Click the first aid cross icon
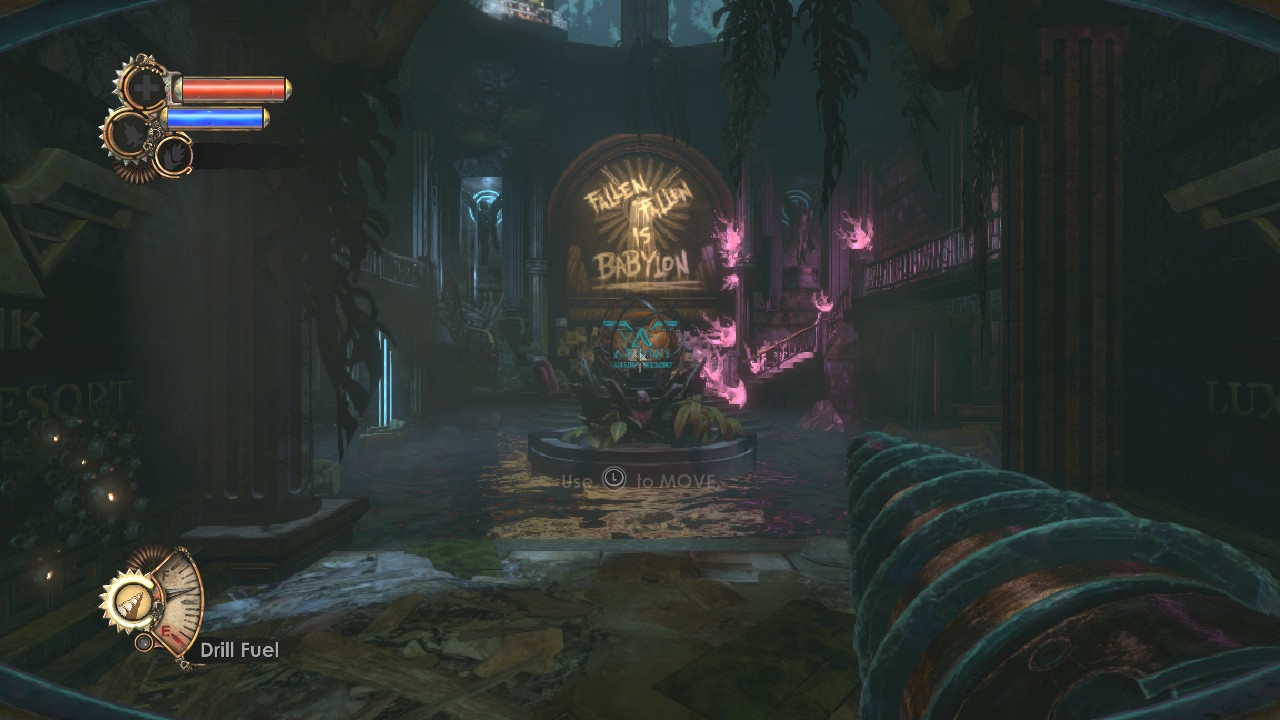This screenshot has width=1280, height=720. pyautogui.click(x=146, y=88)
